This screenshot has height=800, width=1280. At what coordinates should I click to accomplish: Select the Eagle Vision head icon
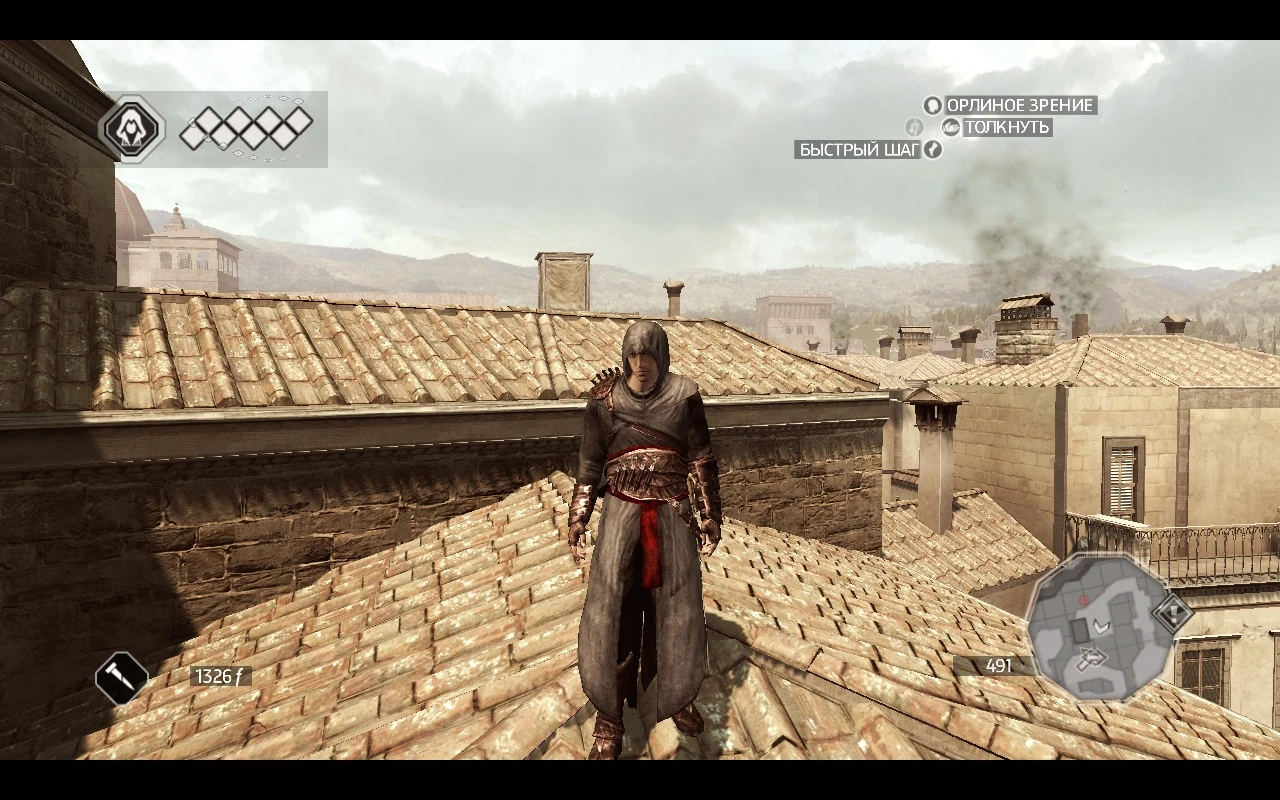tap(932, 105)
